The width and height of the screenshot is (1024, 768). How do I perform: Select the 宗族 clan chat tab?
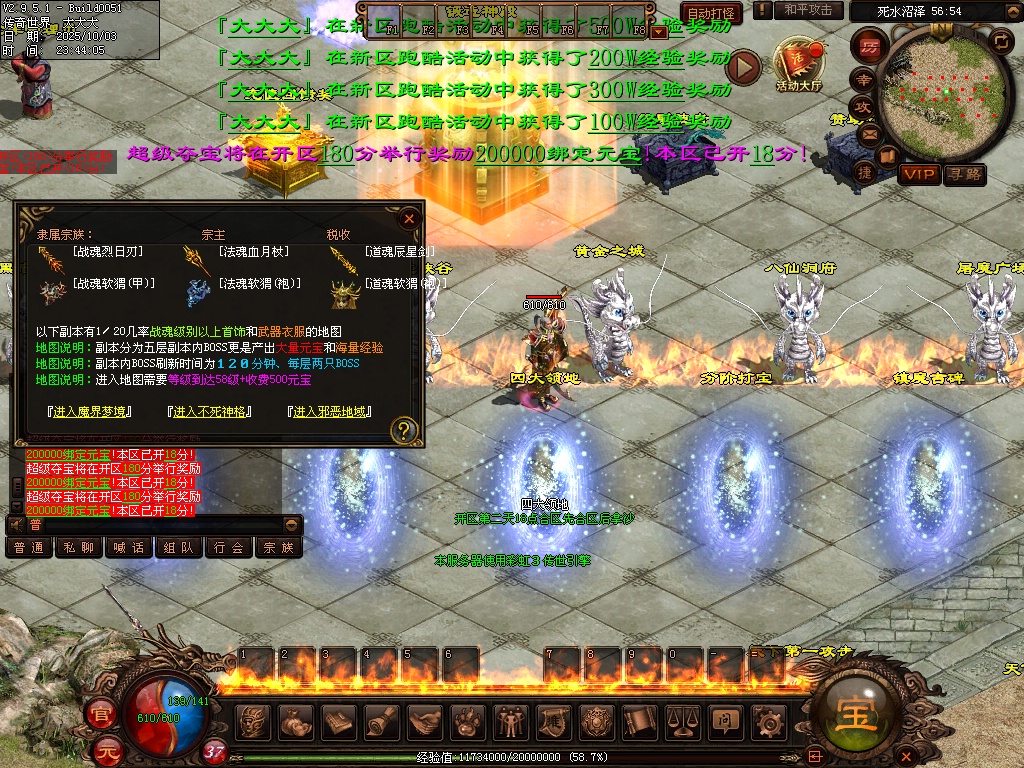click(x=279, y=547)
